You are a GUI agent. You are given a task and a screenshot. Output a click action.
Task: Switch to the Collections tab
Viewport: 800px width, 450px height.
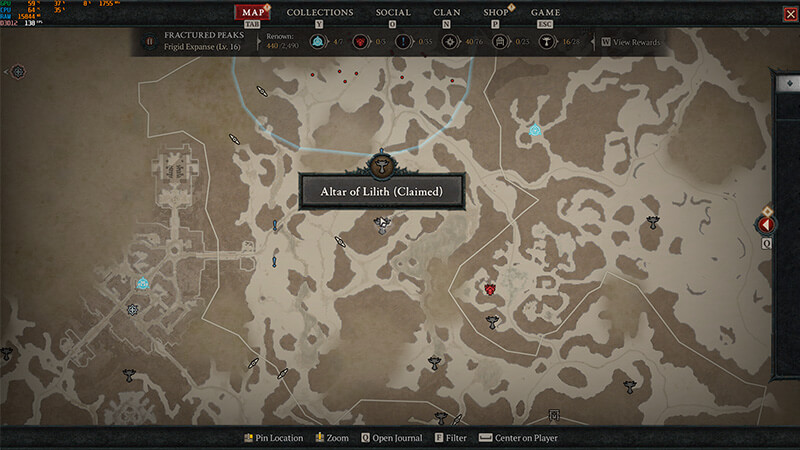coord(320,13)
